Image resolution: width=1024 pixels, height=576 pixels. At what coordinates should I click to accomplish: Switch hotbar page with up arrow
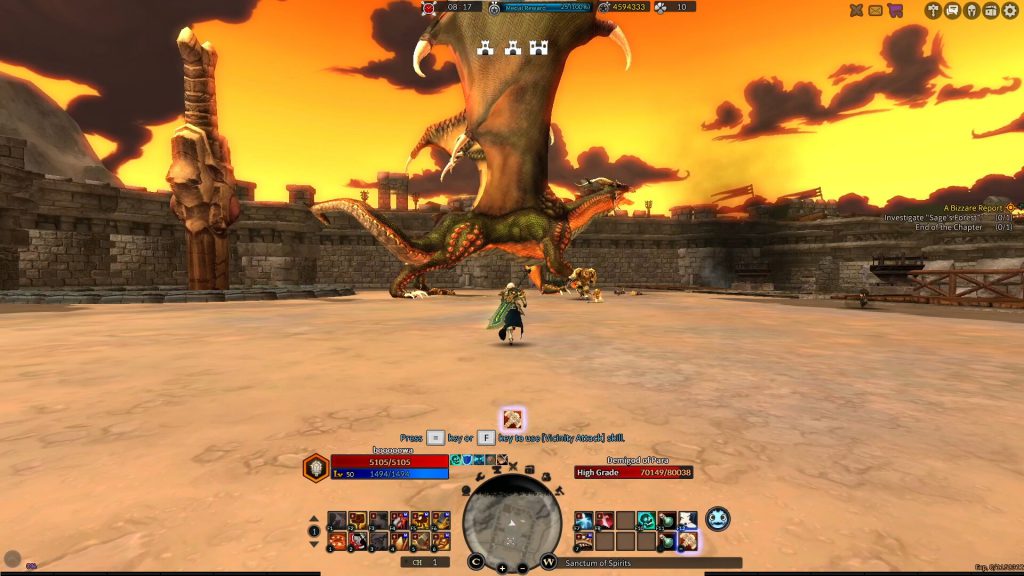click(x=314, y=518)
